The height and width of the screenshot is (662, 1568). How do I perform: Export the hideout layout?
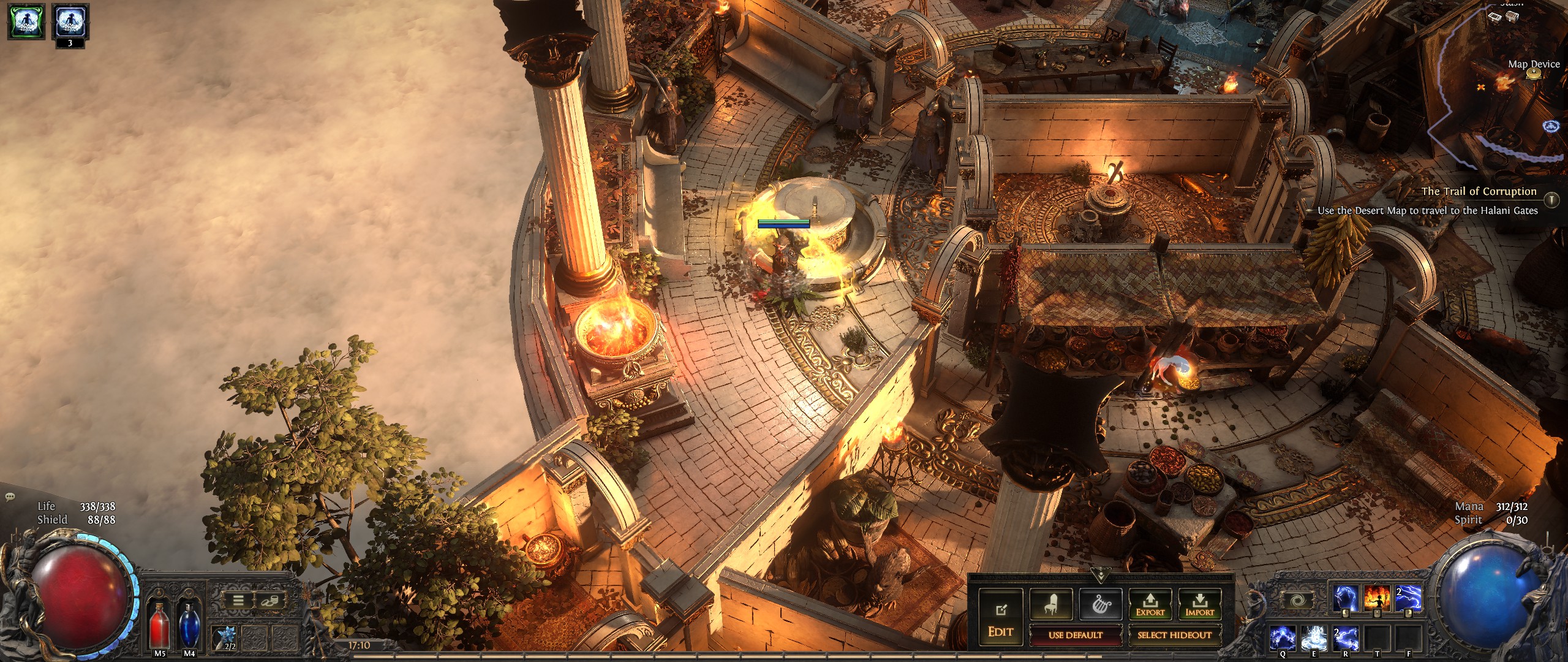[x=1150, y=605]
